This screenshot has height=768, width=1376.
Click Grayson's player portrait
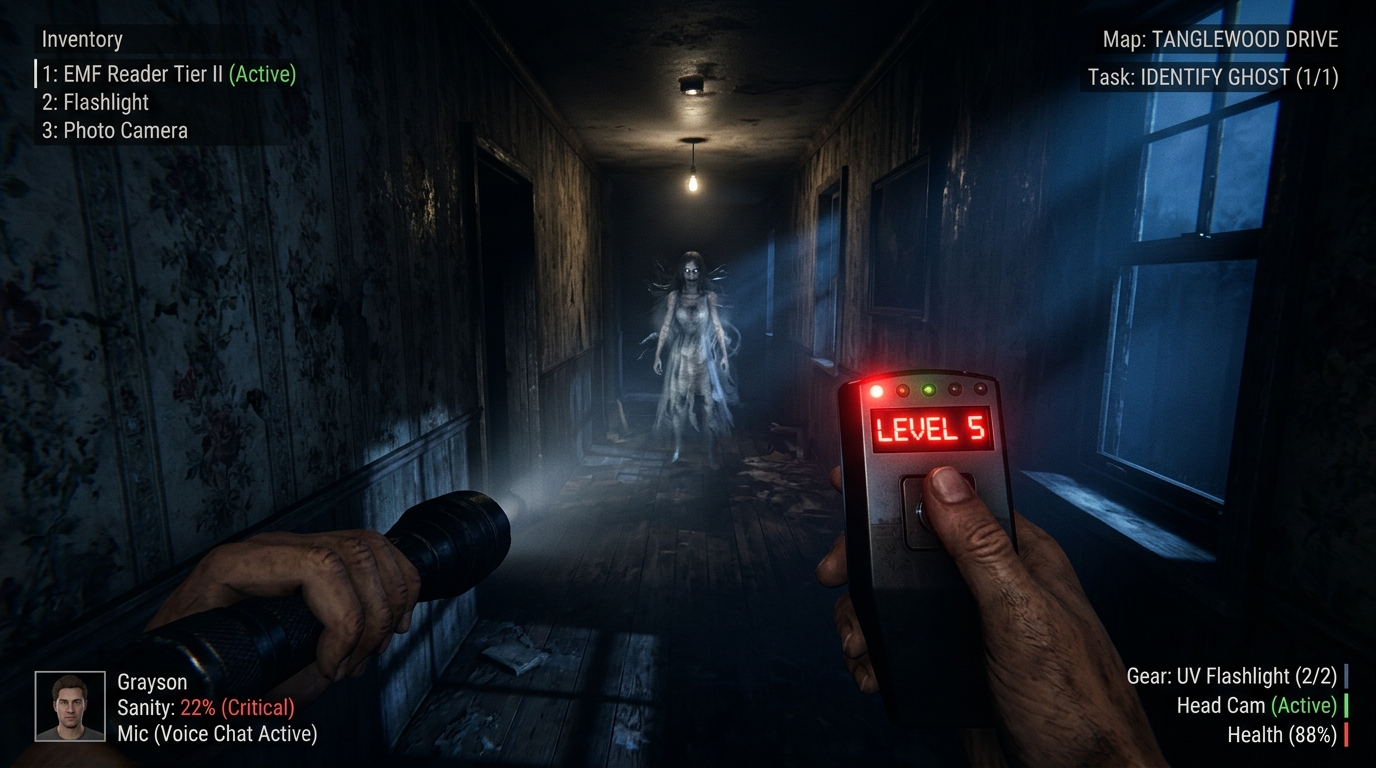click(70, 706)
